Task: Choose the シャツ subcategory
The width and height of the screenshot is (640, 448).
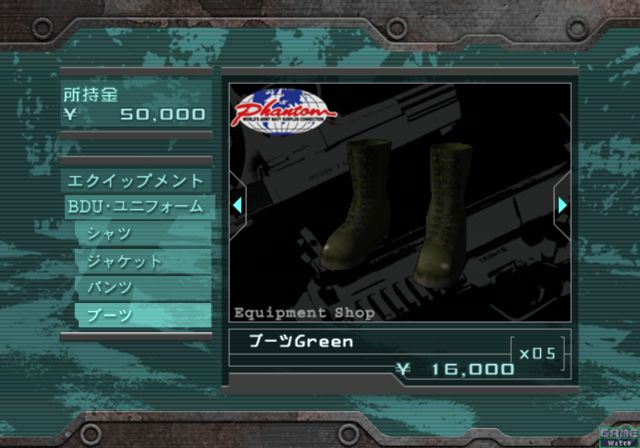Action: tap(142, 235)
